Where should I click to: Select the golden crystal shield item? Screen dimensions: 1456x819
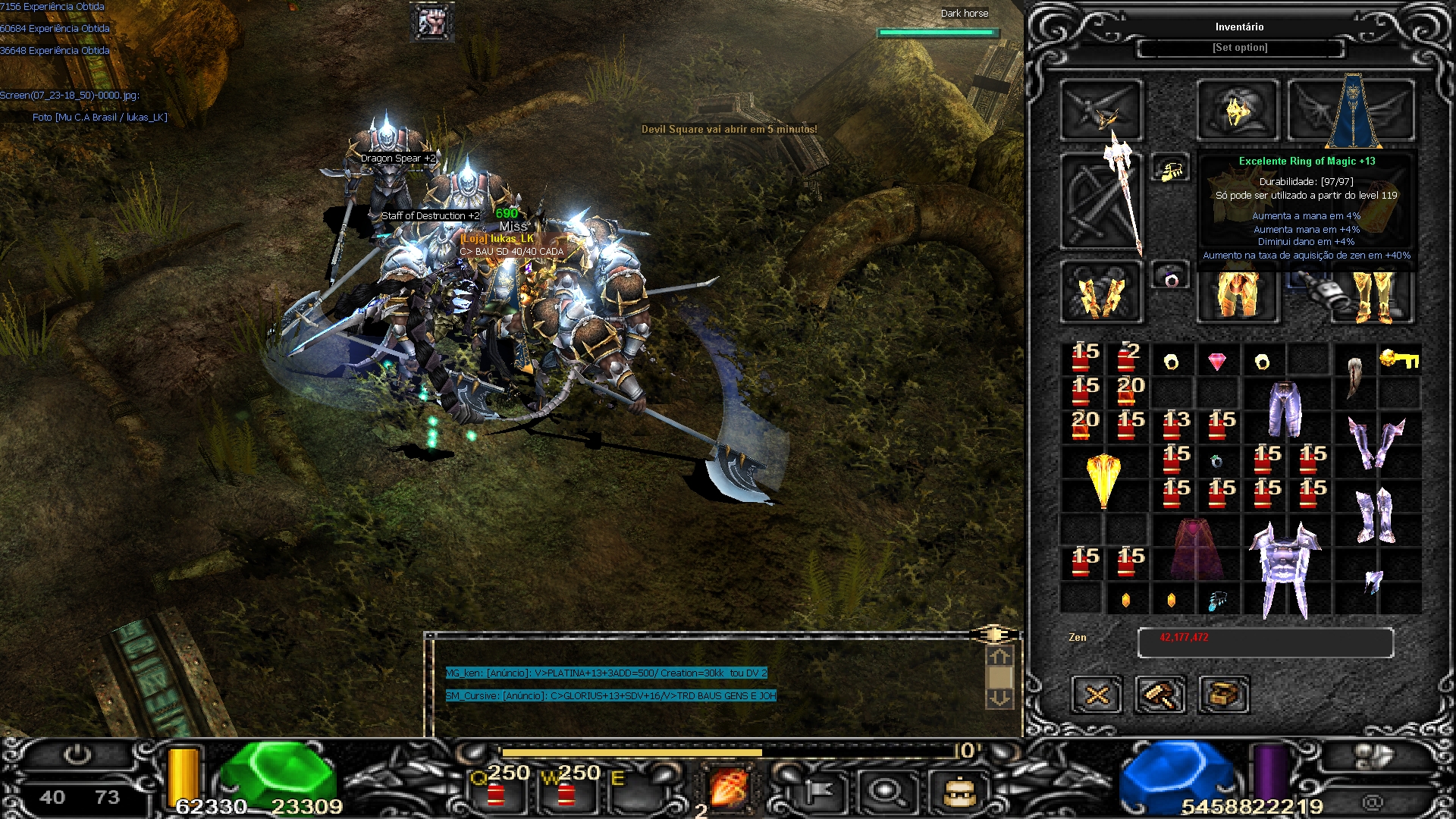1103,479
